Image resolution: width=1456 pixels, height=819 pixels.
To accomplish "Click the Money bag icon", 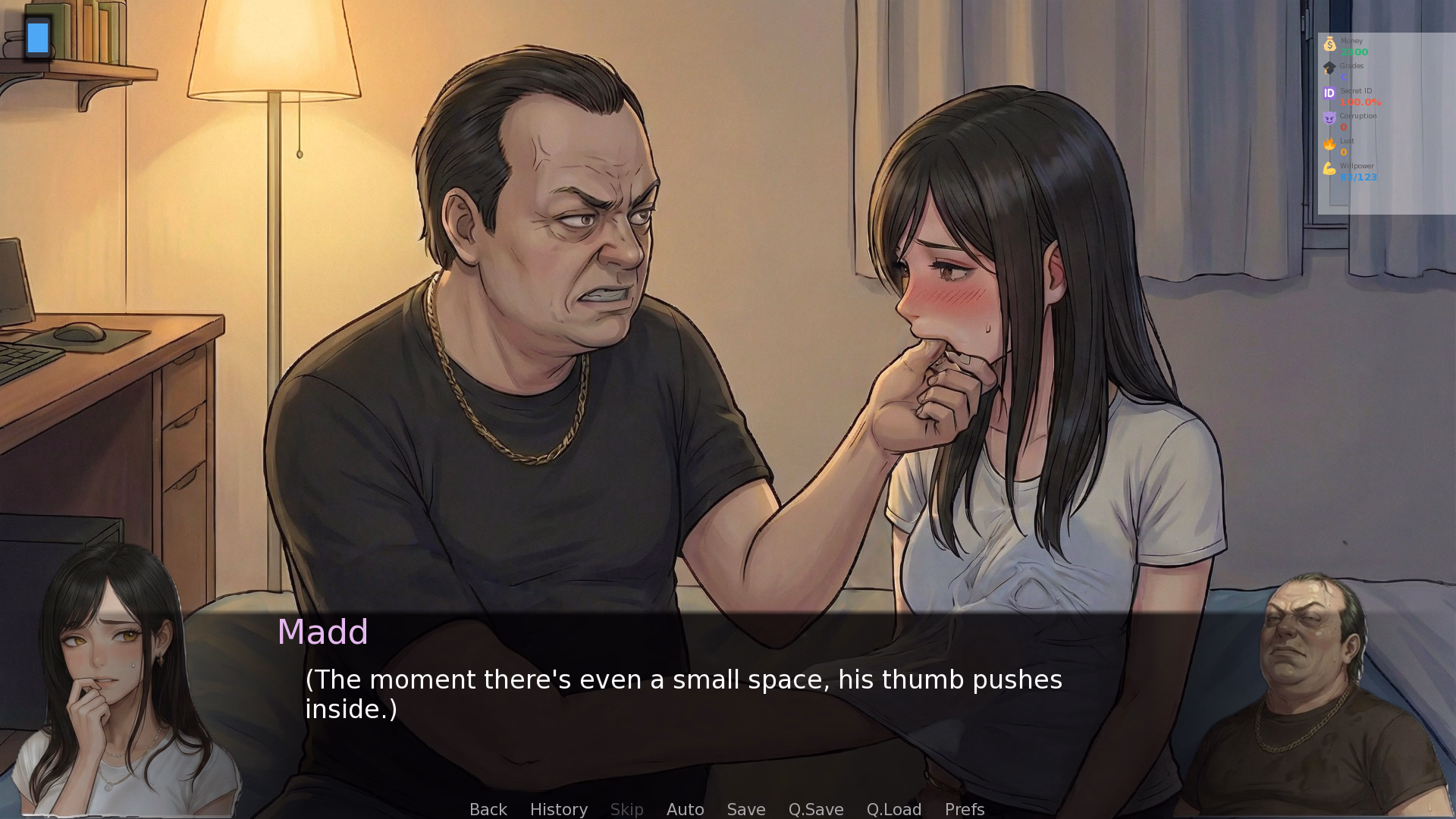I will point(1329,45).
